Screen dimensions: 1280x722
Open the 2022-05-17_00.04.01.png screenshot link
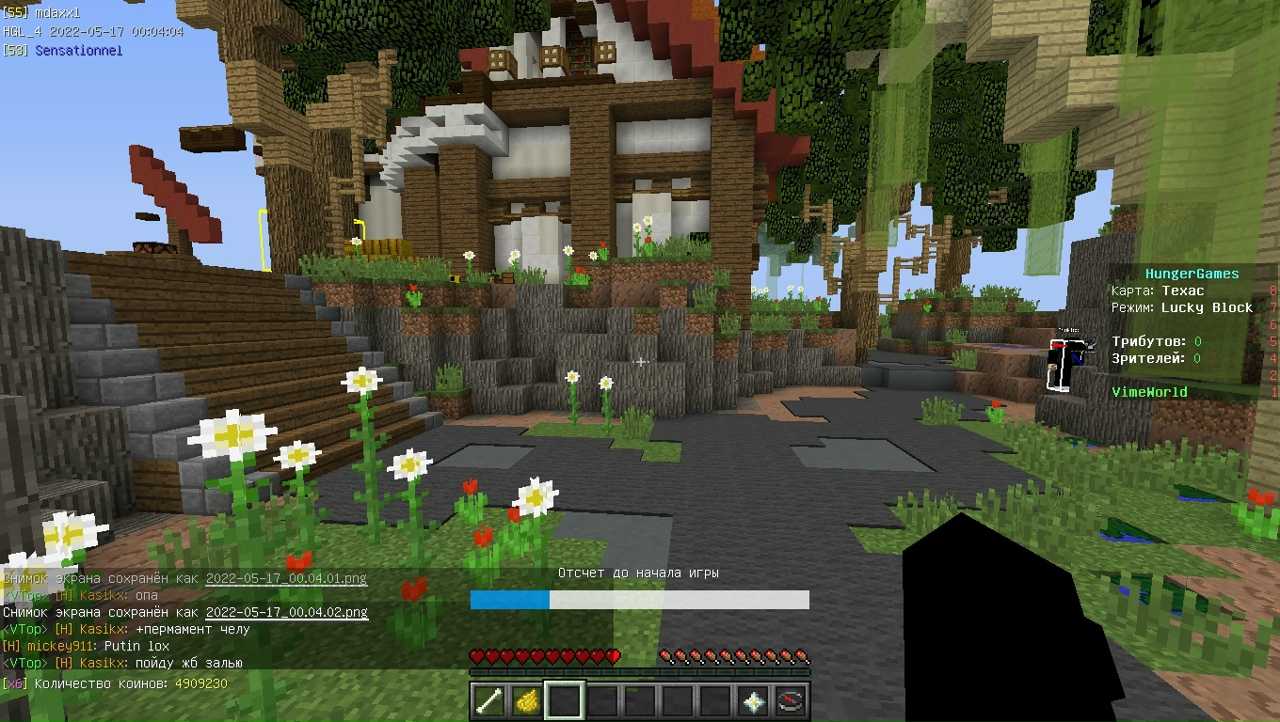pos(286,578)
